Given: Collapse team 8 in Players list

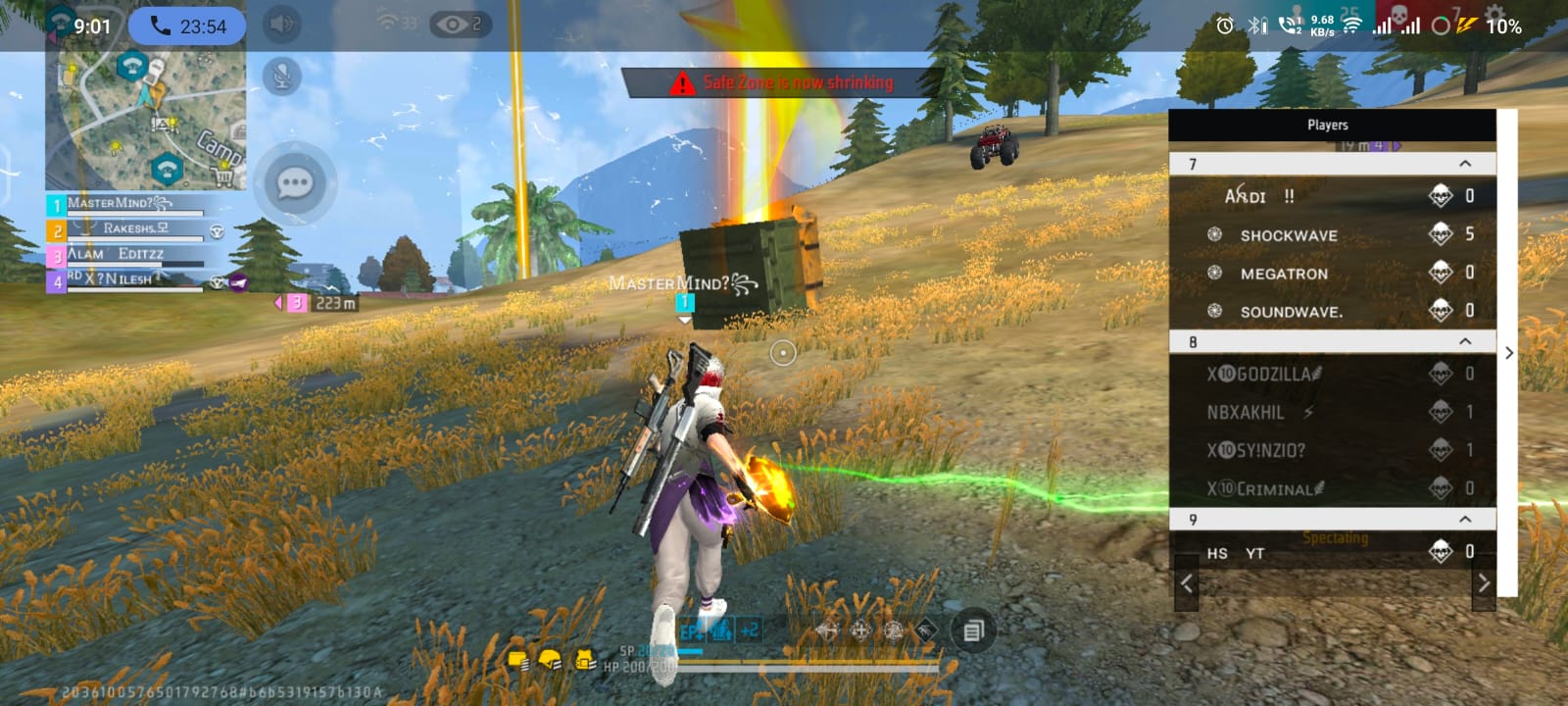Looking at the screenshot, I should 1464,341.
